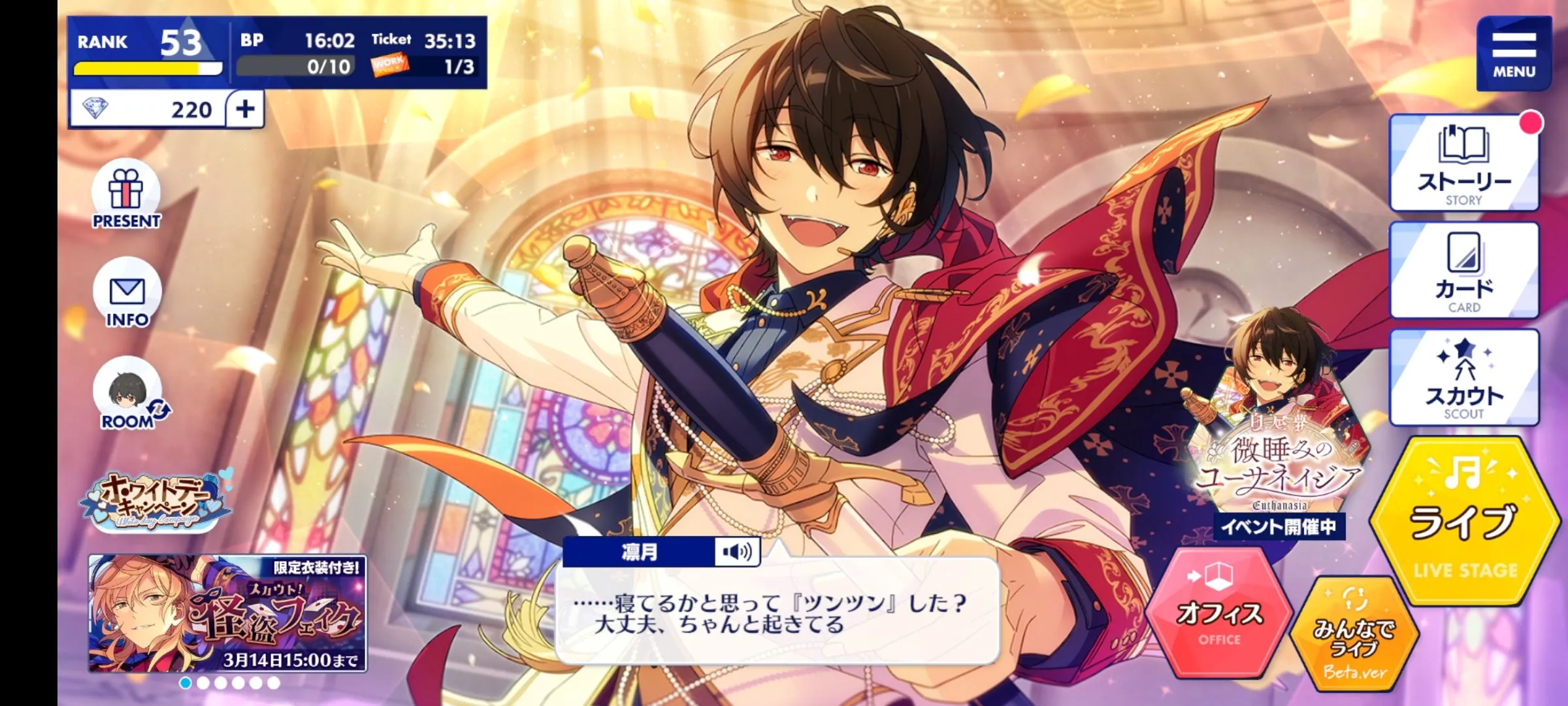Open the Euthanasia event banner

[x=1279, y=451]
